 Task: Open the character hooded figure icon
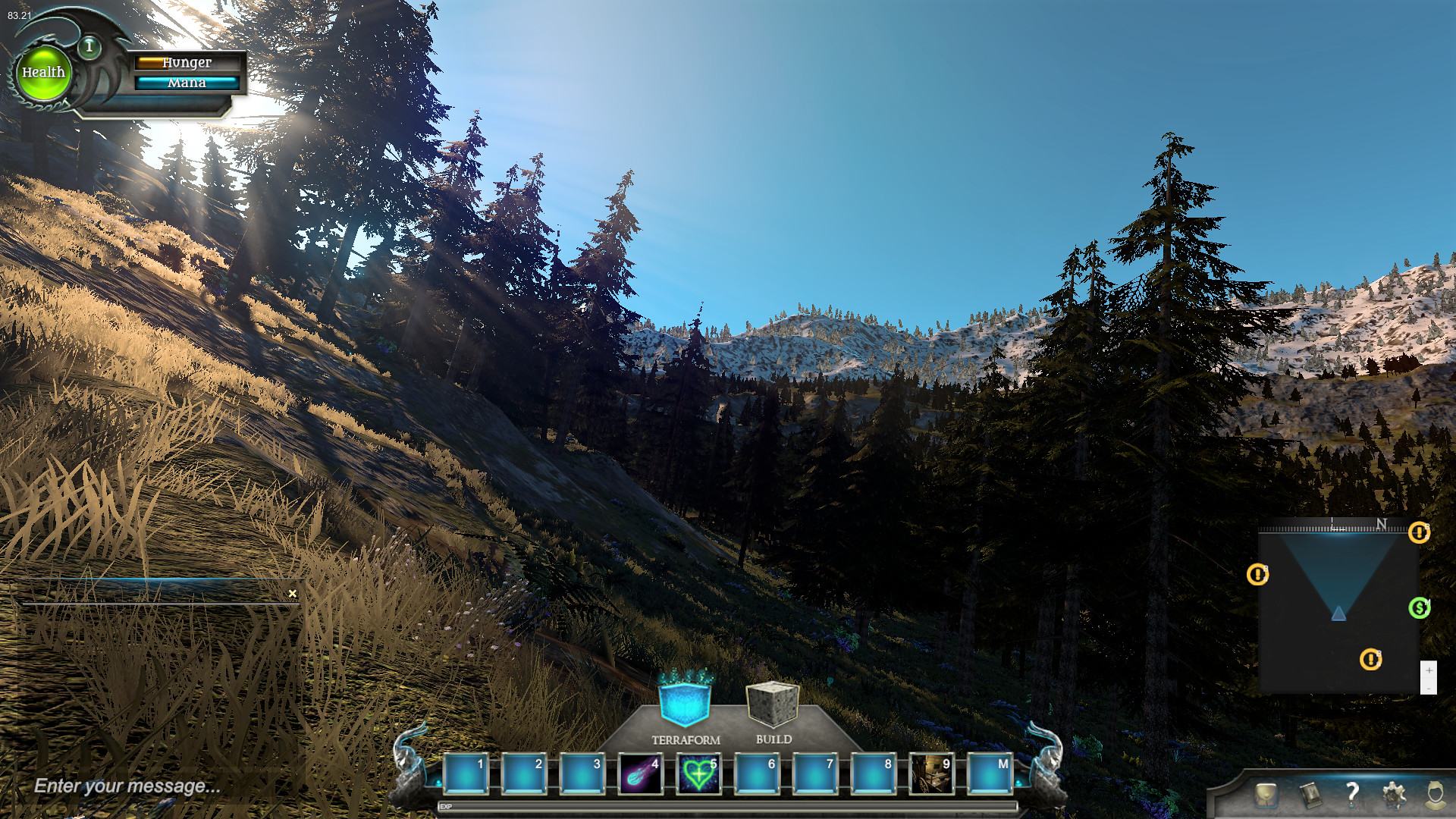[1433, 795]
